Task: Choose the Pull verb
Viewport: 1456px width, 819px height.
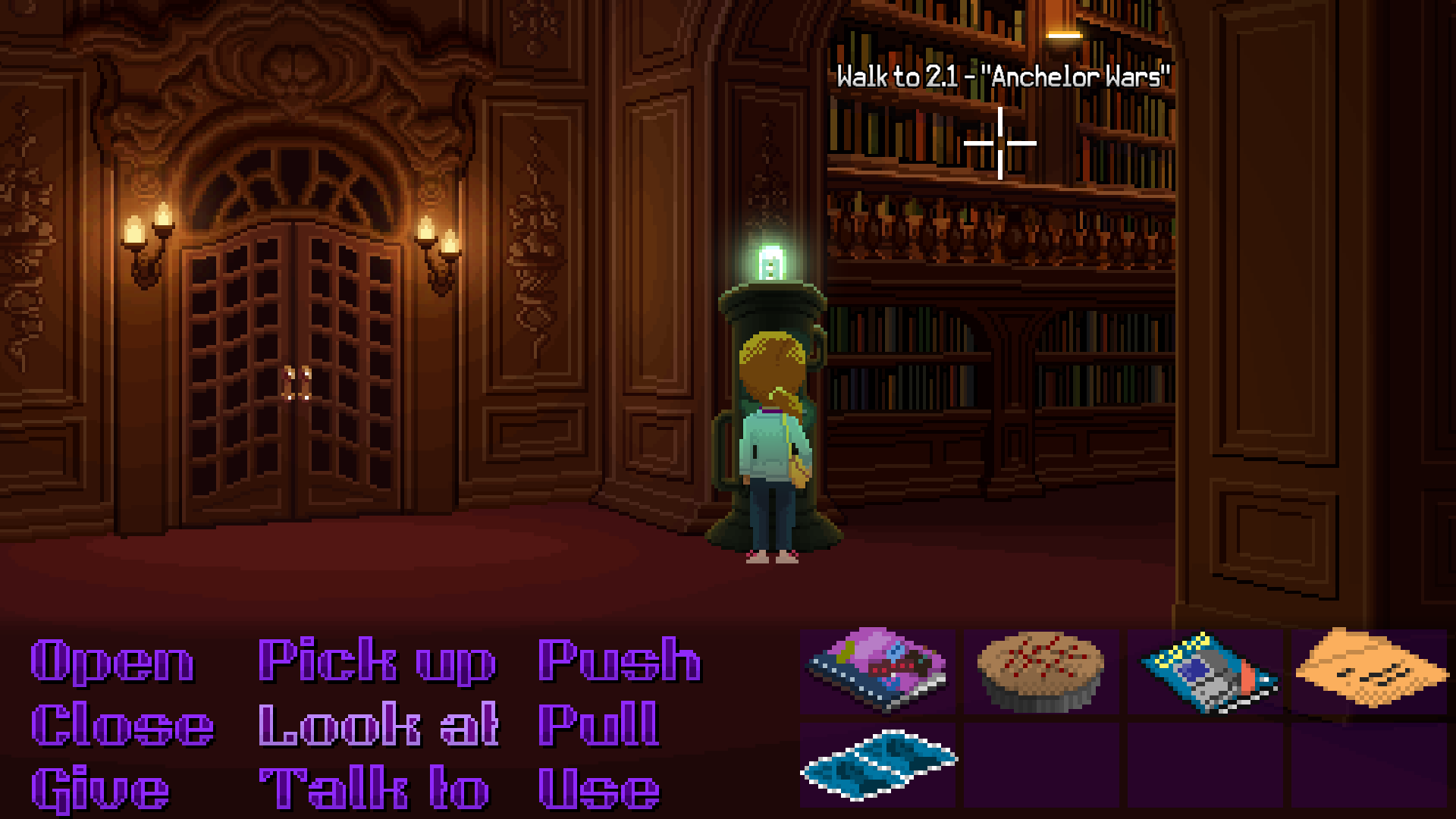Action: click(x=599, y=724)
